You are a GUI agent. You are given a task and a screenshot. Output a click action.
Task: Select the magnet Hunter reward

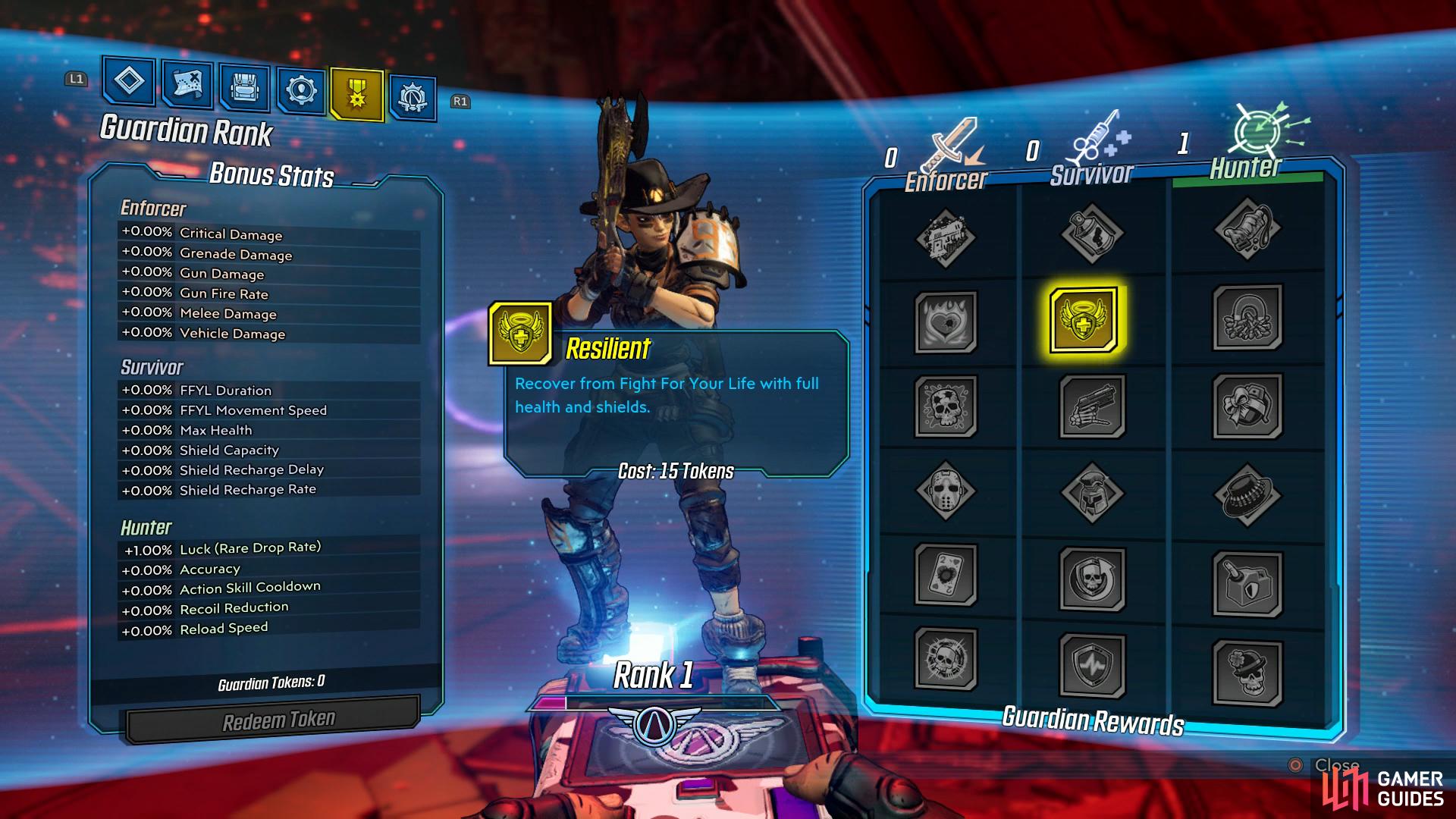(1247, 318)
